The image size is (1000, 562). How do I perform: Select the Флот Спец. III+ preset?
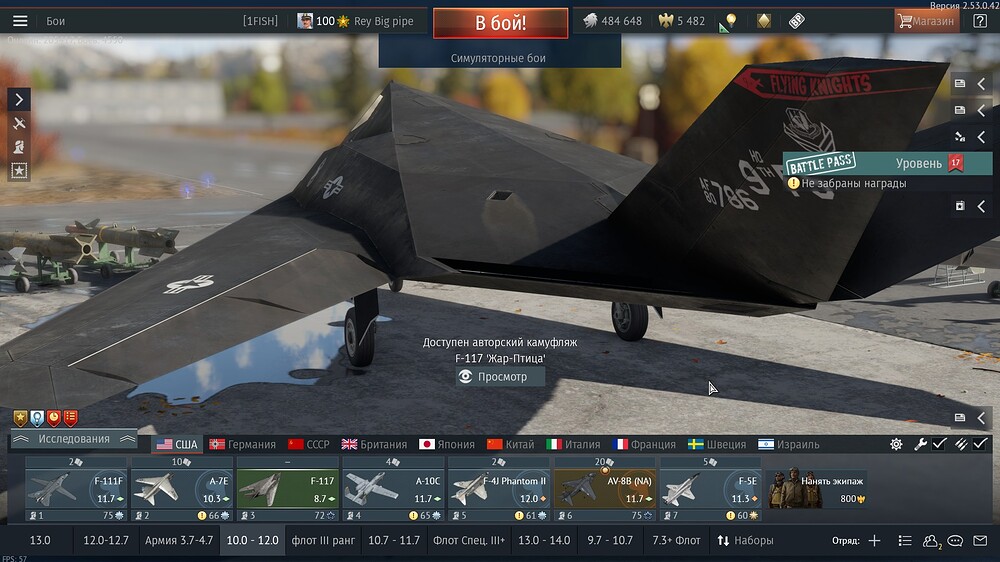(469, 540)
